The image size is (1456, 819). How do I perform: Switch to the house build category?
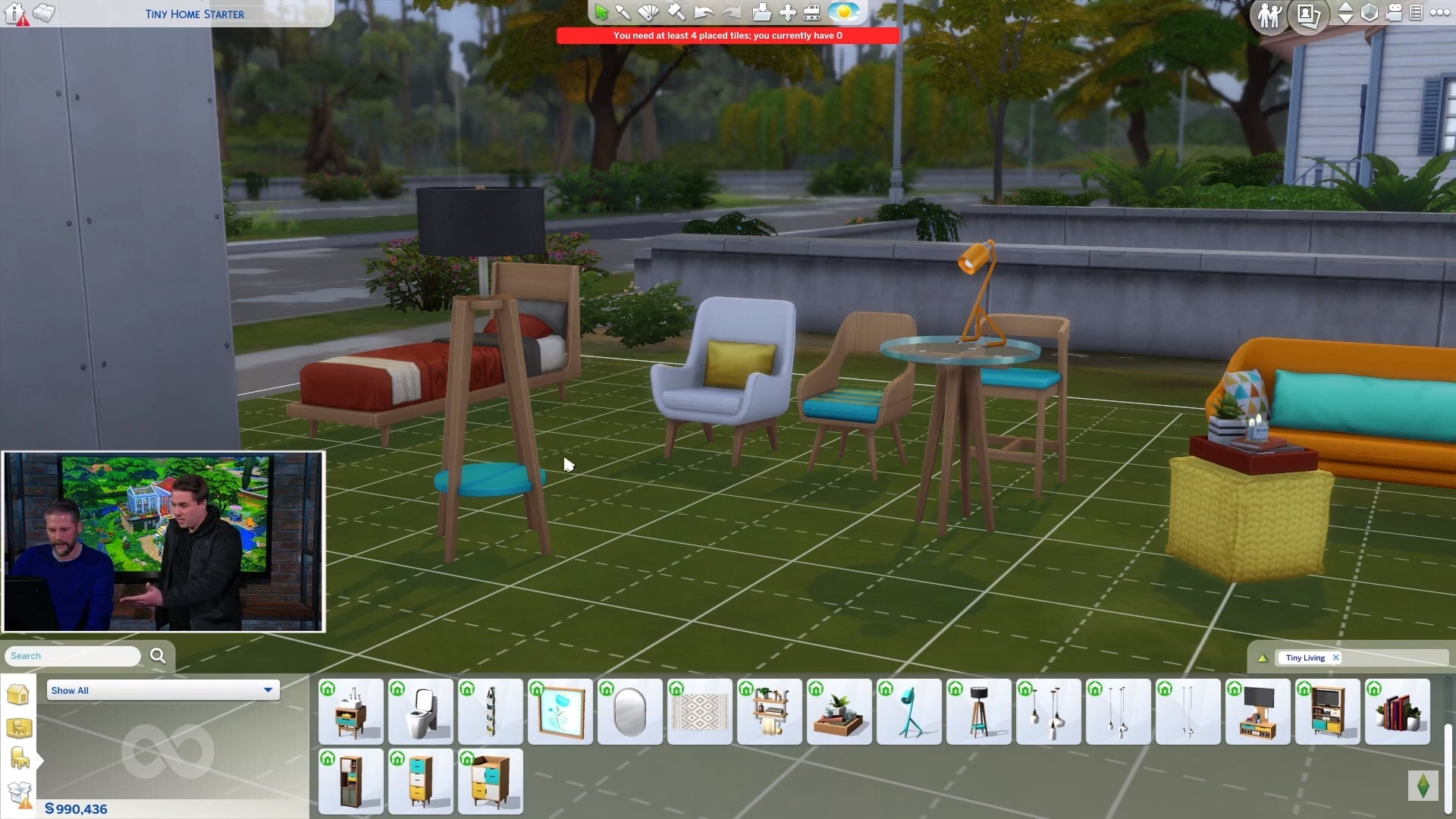pos(18,694)
